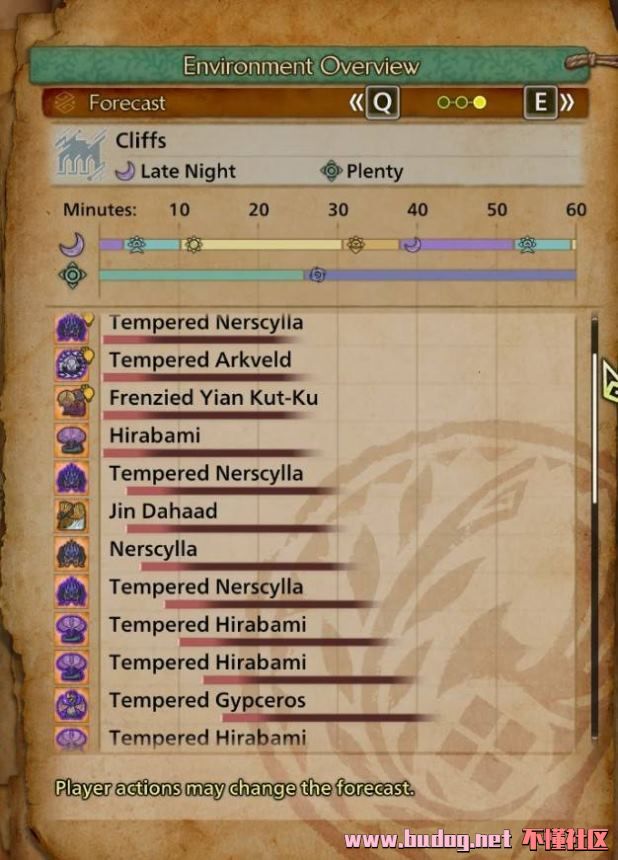Click the Tempered Arkveld monster icon

(x=71, y=362)
